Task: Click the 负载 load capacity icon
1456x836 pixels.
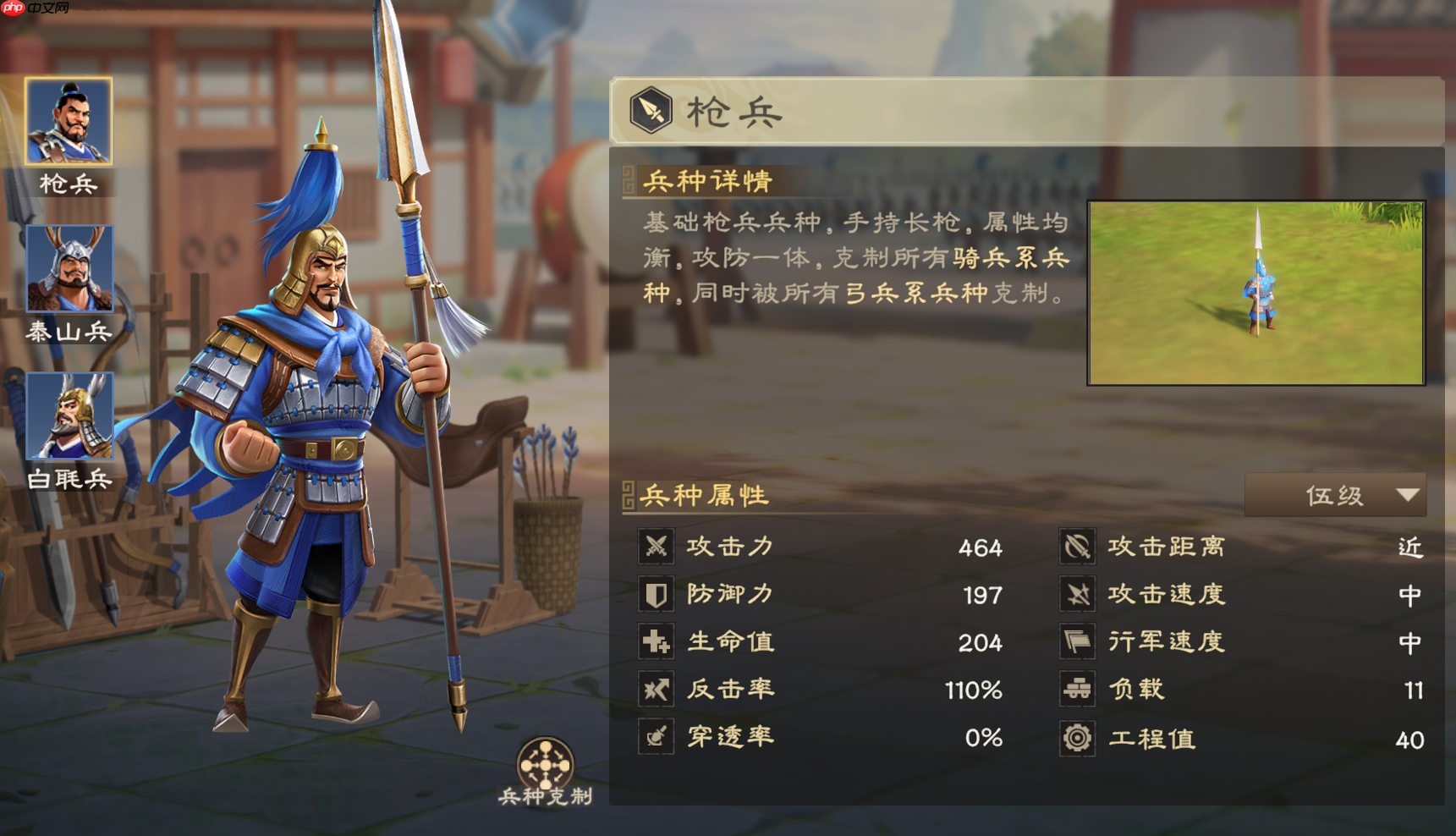Action: click(x=1076, y=689)
